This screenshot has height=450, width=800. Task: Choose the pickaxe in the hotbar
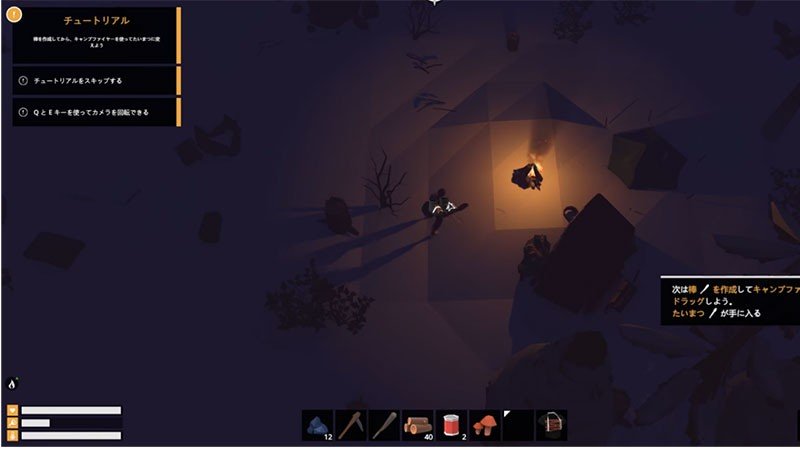coord(351,425)
